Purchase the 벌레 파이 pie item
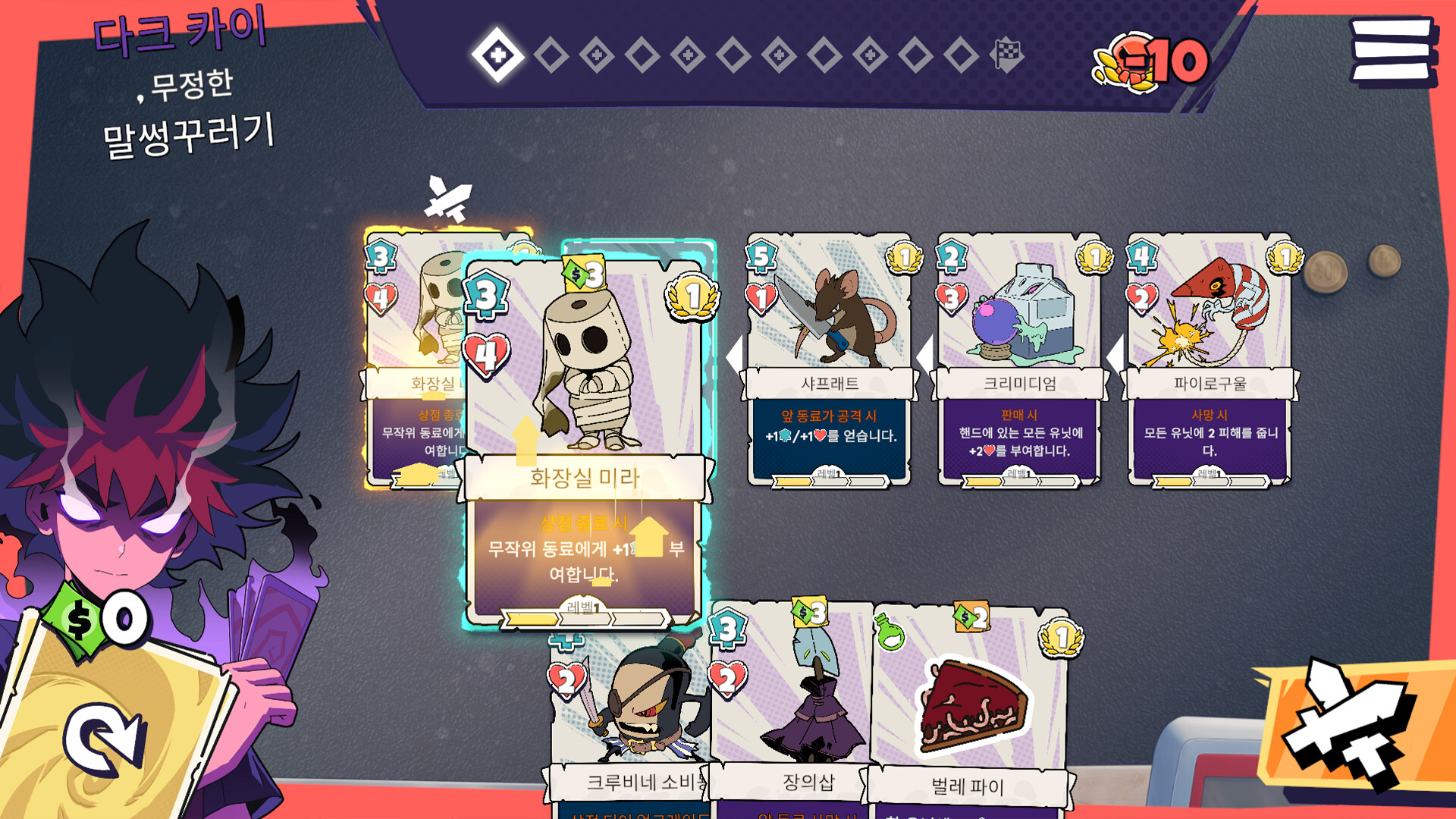1456x819 pixels. click(971, 713)
